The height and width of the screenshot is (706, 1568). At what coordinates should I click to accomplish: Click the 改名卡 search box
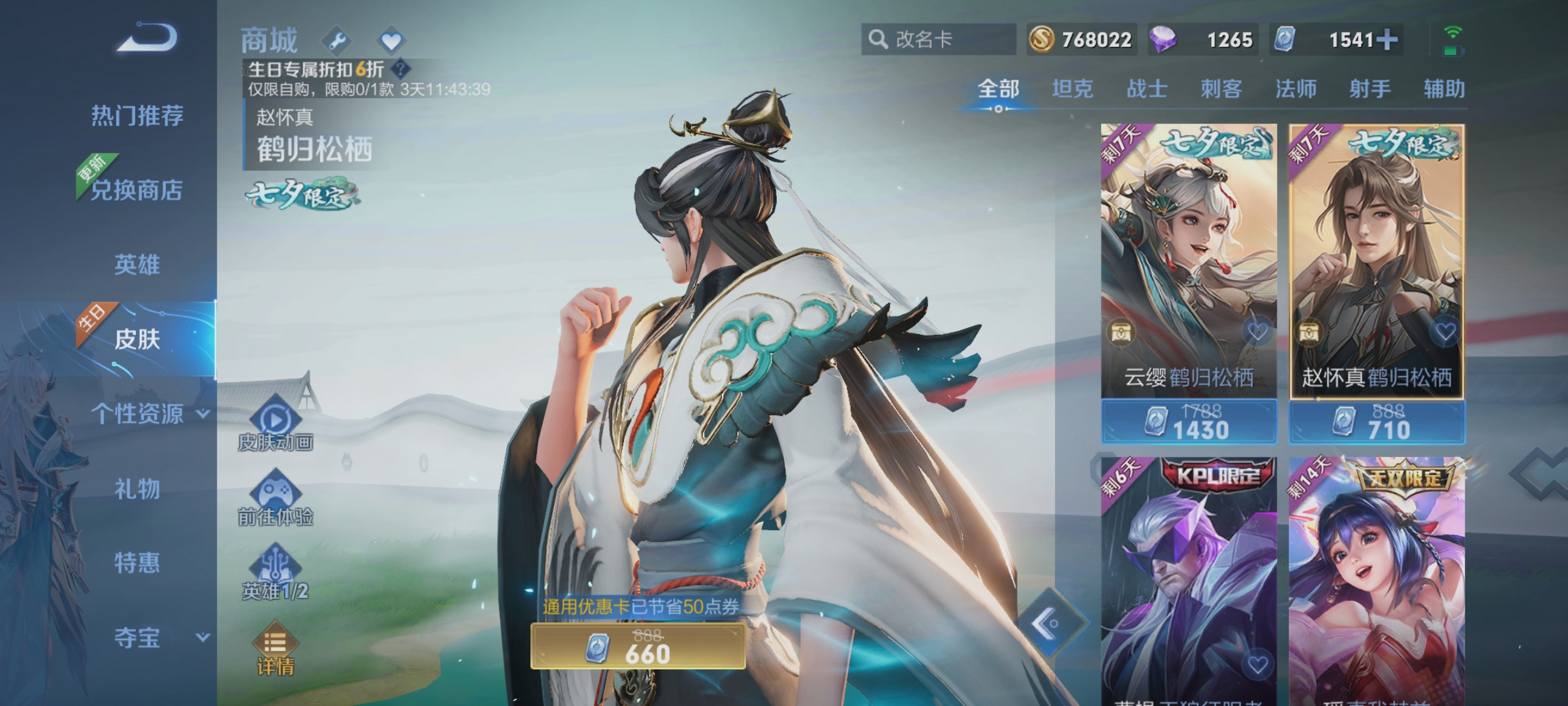938,40
